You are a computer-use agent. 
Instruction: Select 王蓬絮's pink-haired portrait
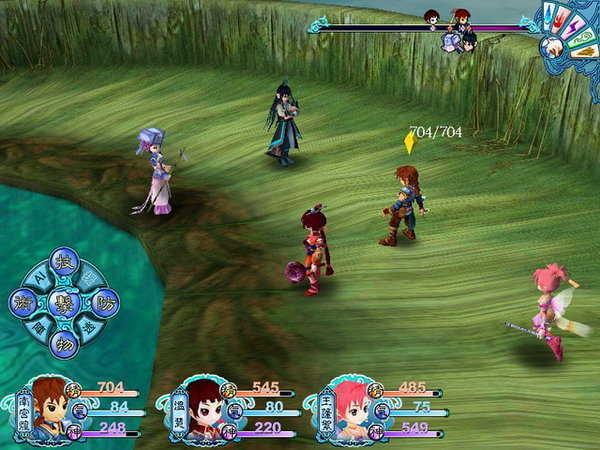pos(349,406)
